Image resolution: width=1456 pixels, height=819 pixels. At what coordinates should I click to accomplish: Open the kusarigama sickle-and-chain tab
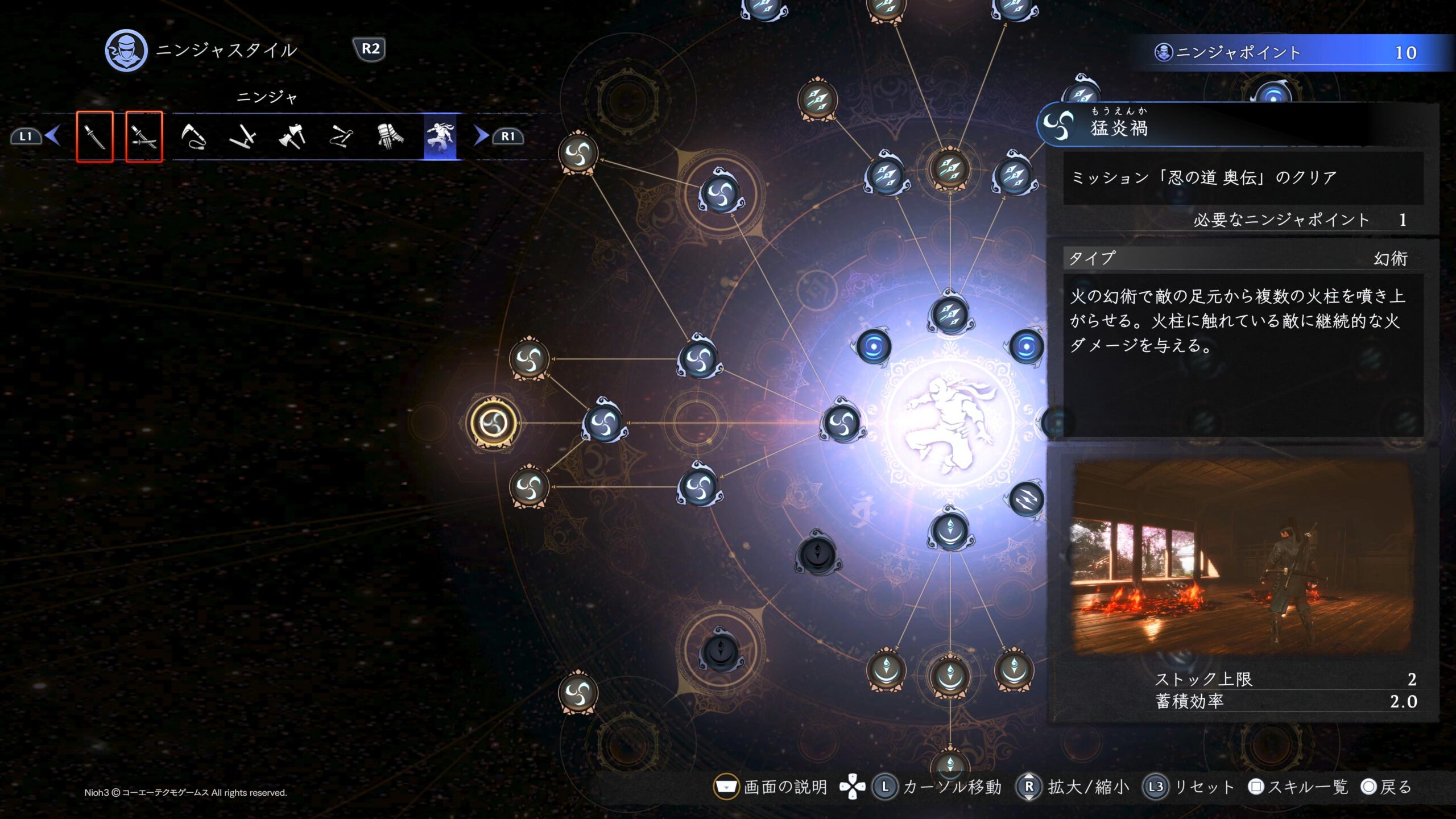pyautogui.click(x=193, y=136)
